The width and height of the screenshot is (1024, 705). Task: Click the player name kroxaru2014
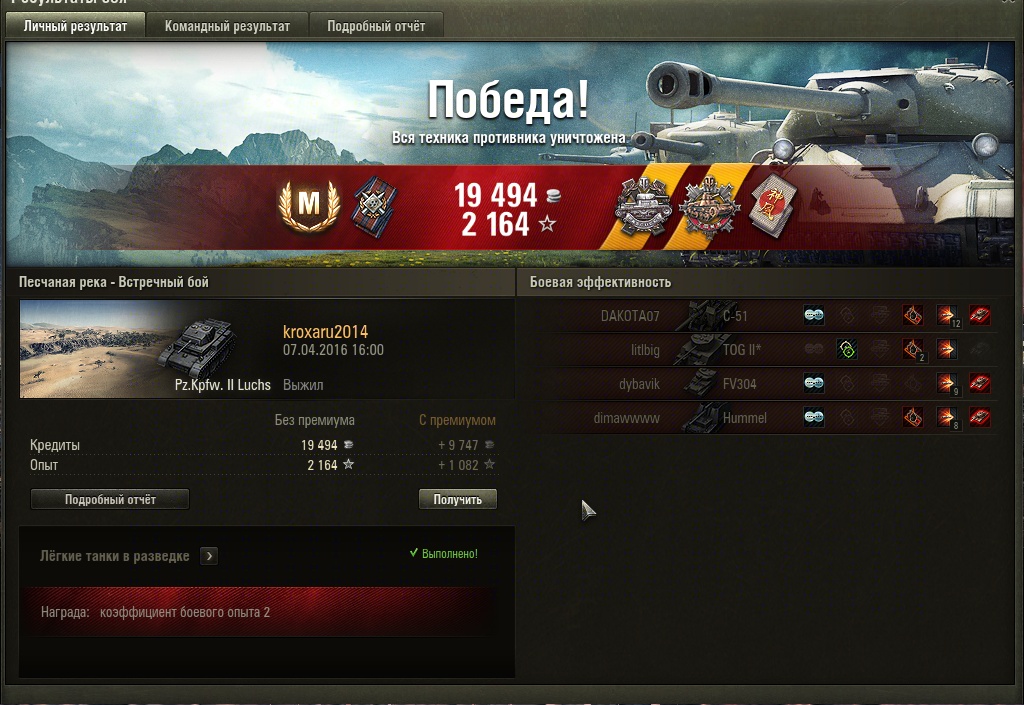point(325,332)
